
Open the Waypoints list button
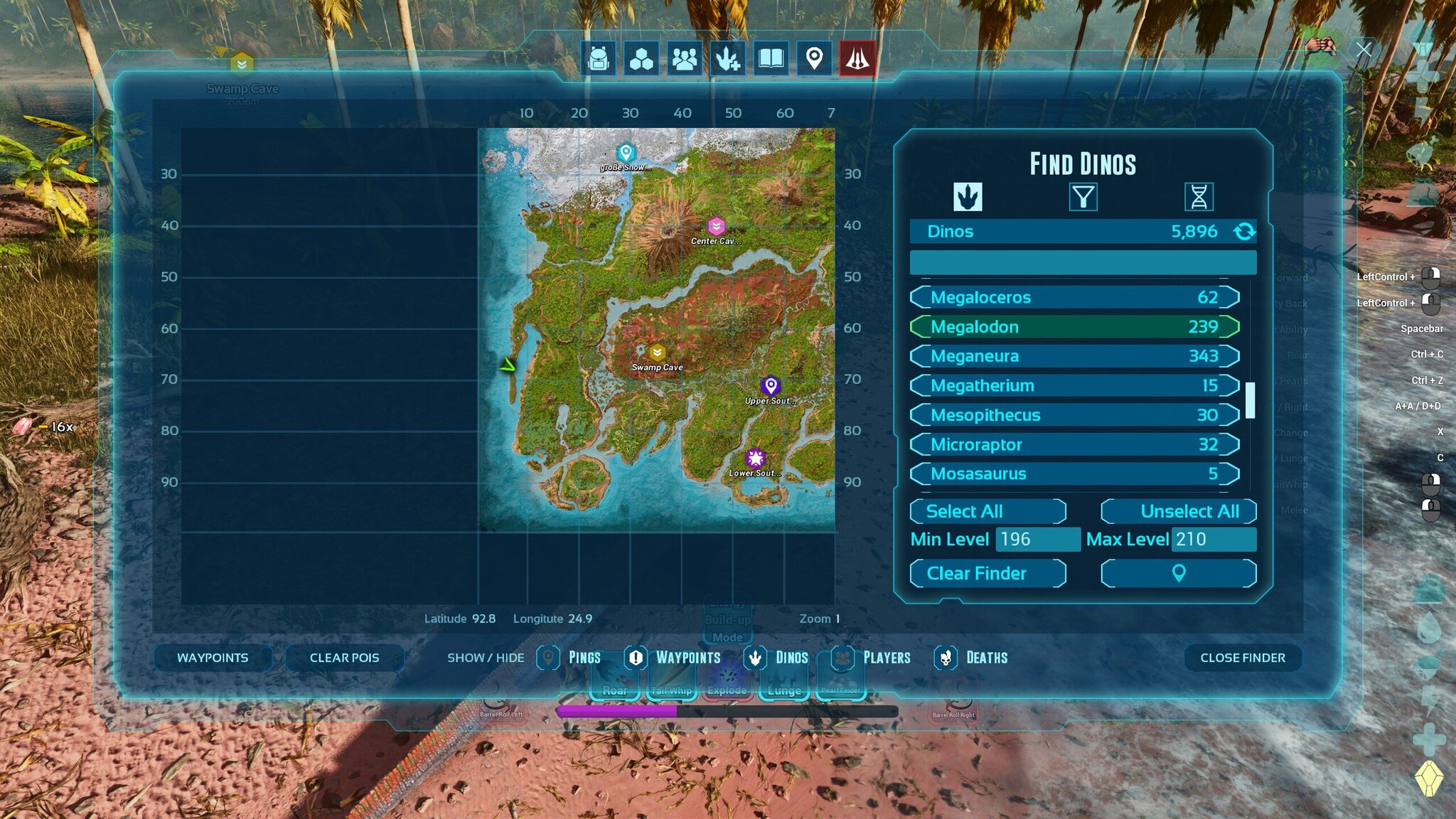[213, 658]
